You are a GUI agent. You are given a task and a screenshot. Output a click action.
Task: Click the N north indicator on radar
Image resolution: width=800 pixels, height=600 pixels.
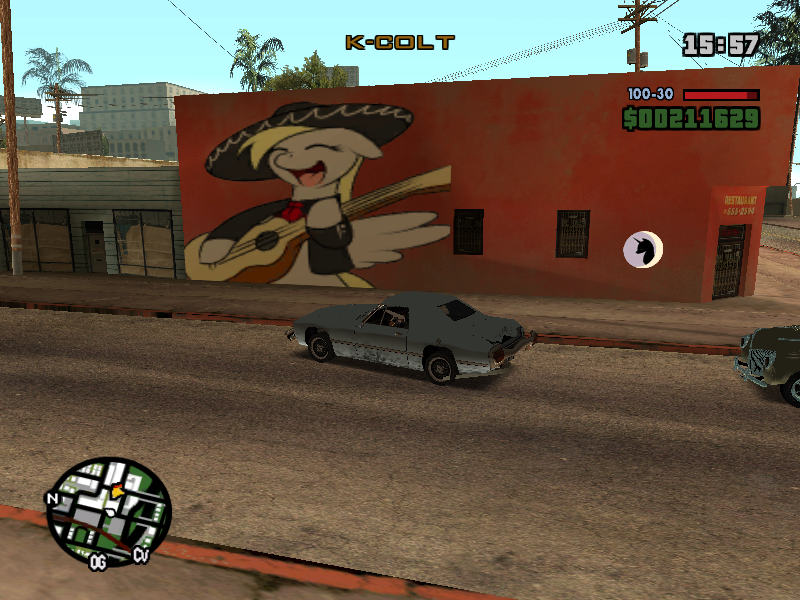tap(52, 498)
